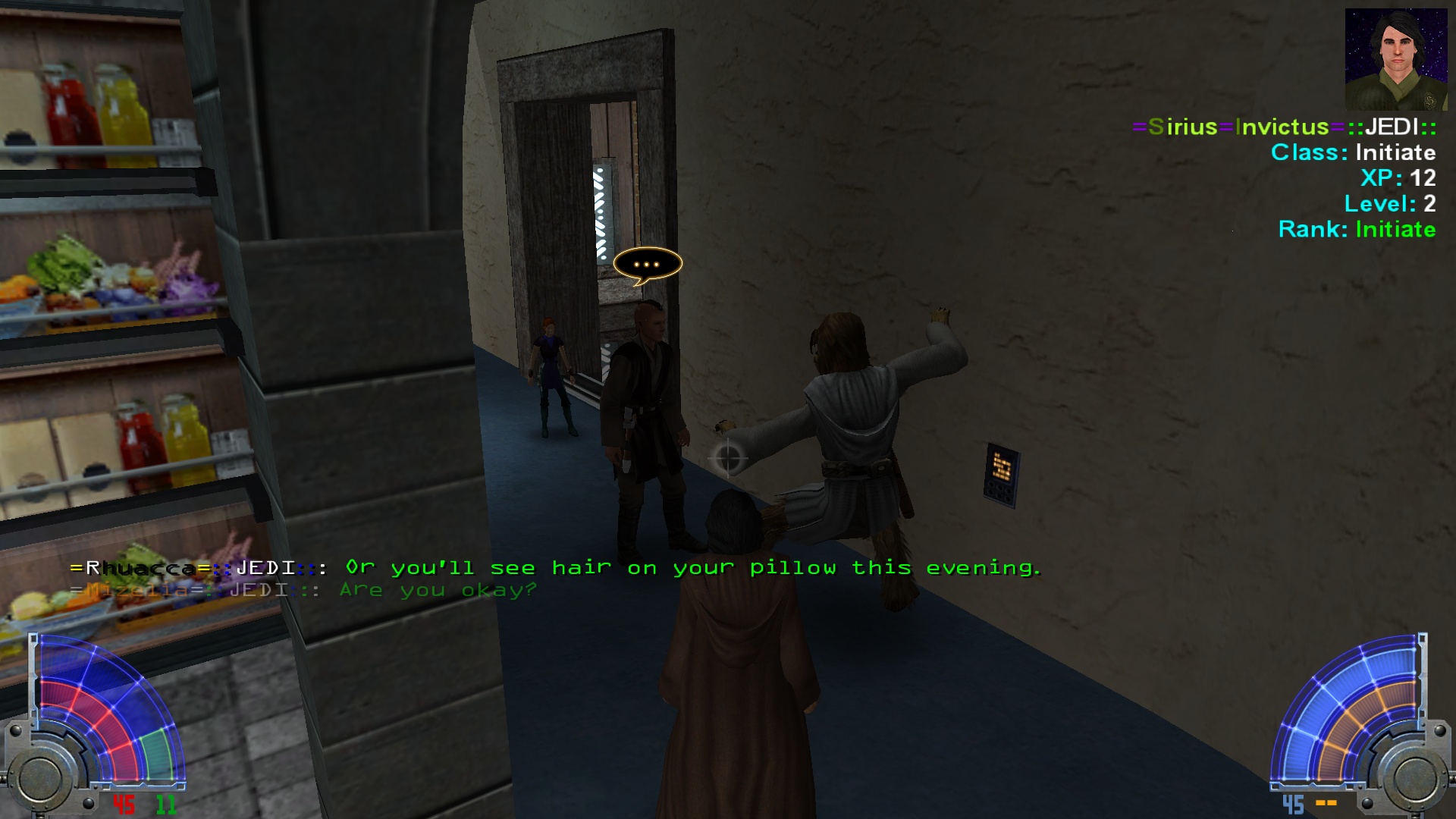This screenshot has height=819, width=1456.
Task: Click the Sirius Invictus character portrait
Action: pyautogui.click(x=1395, y=60)
